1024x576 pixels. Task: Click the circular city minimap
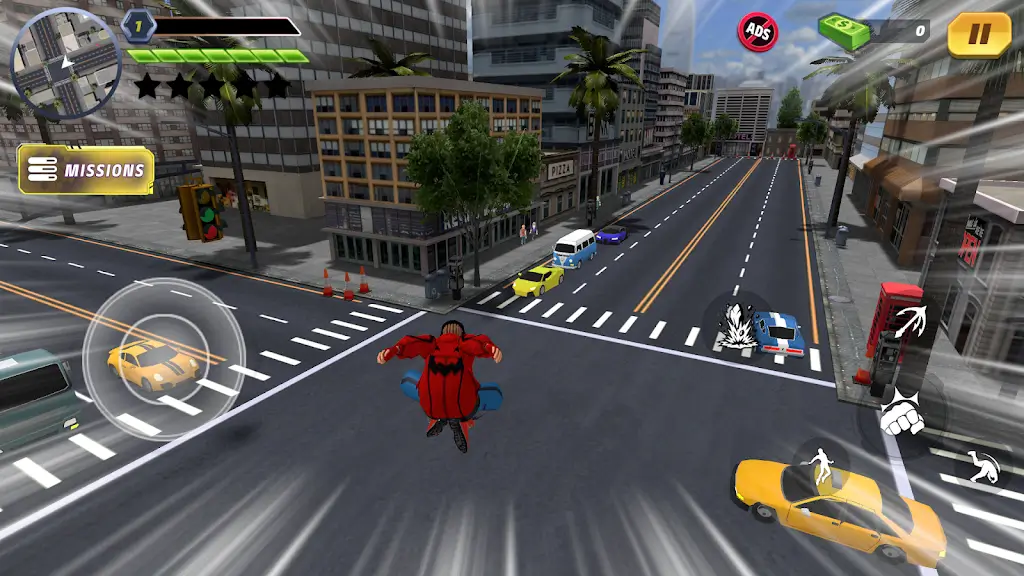[x=65, y=63]
